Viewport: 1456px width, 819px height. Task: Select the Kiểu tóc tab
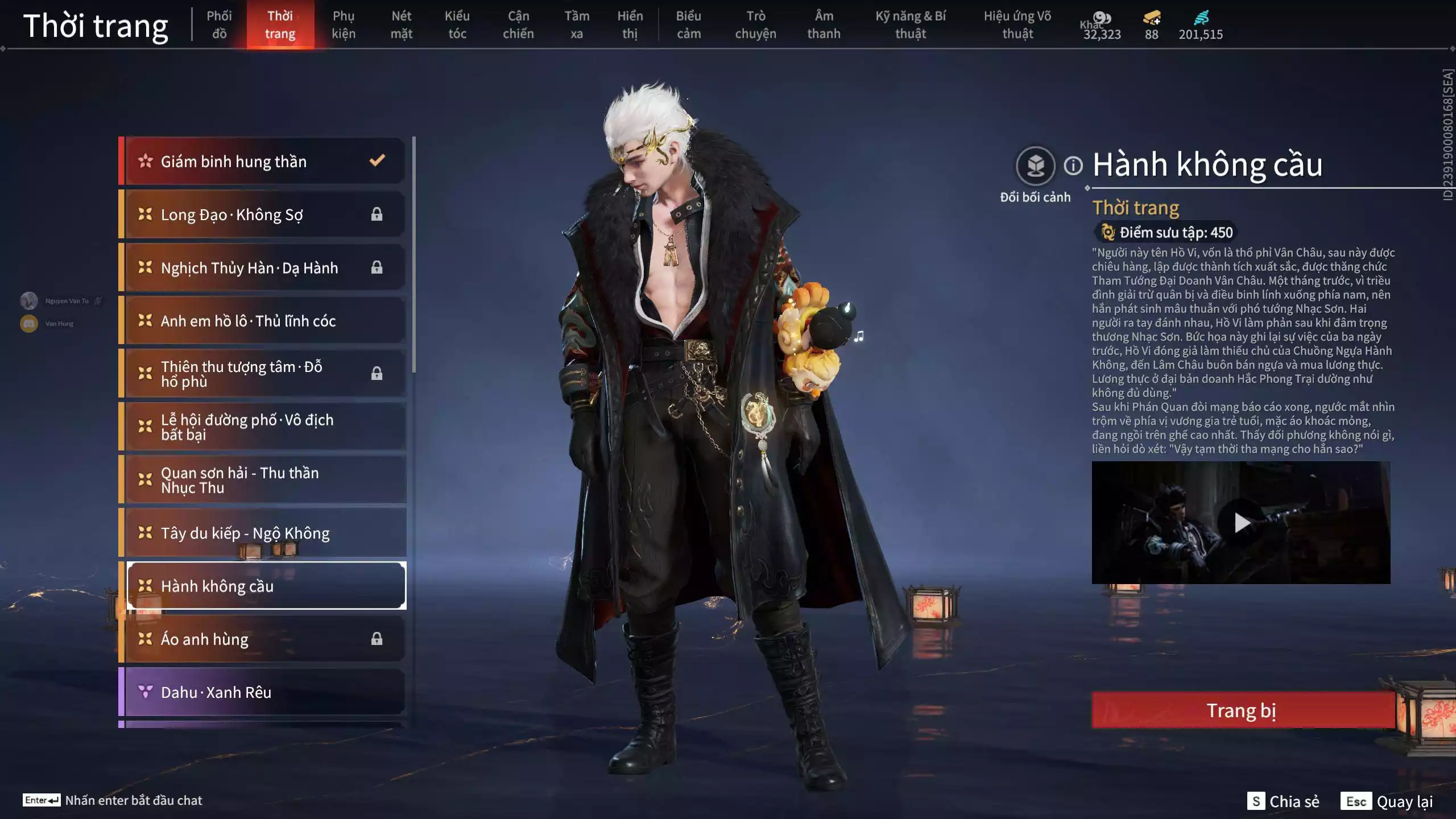[x=457, y=24]
